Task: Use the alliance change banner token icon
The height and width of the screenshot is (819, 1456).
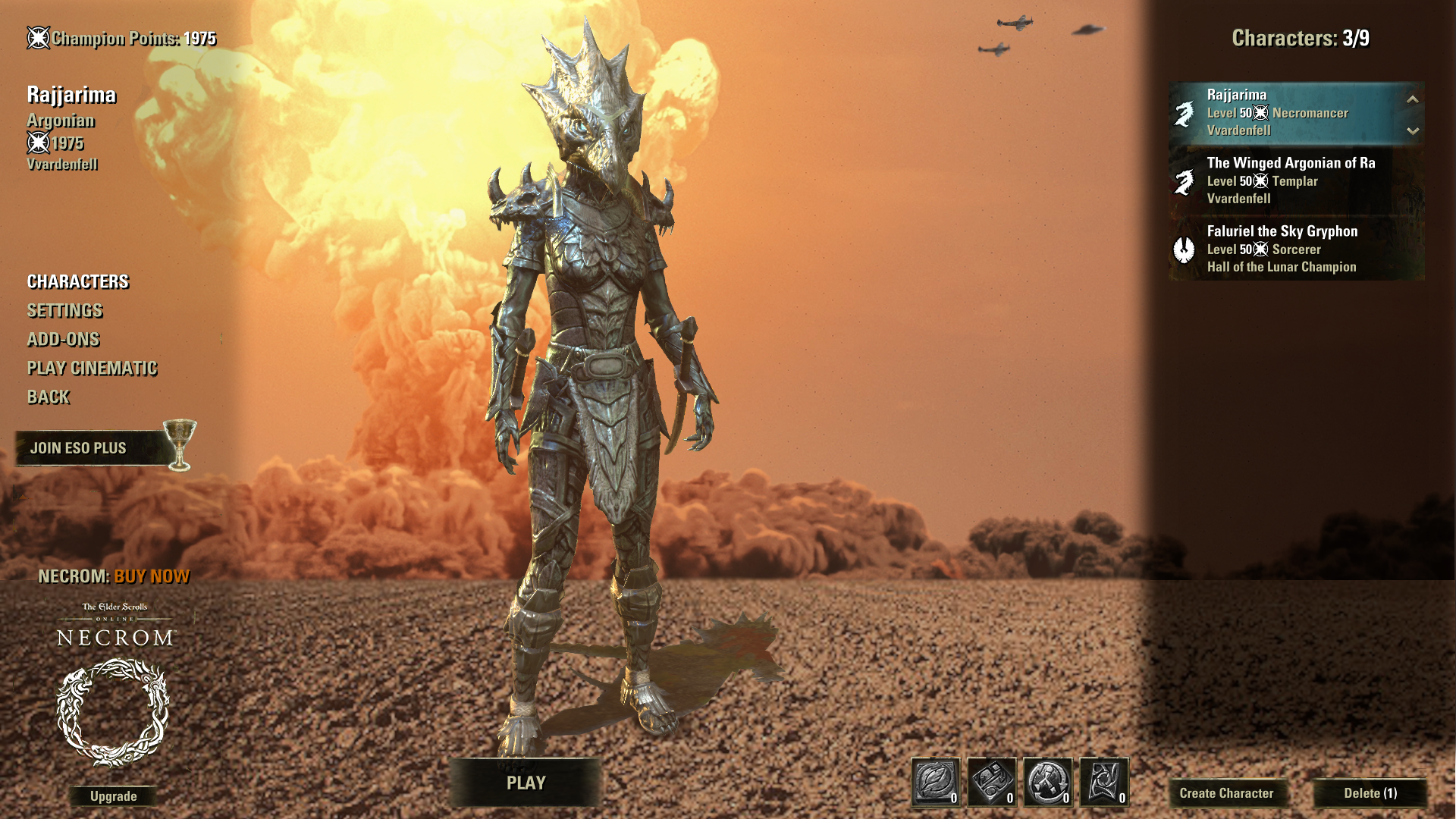Action: coord(1104,782)
